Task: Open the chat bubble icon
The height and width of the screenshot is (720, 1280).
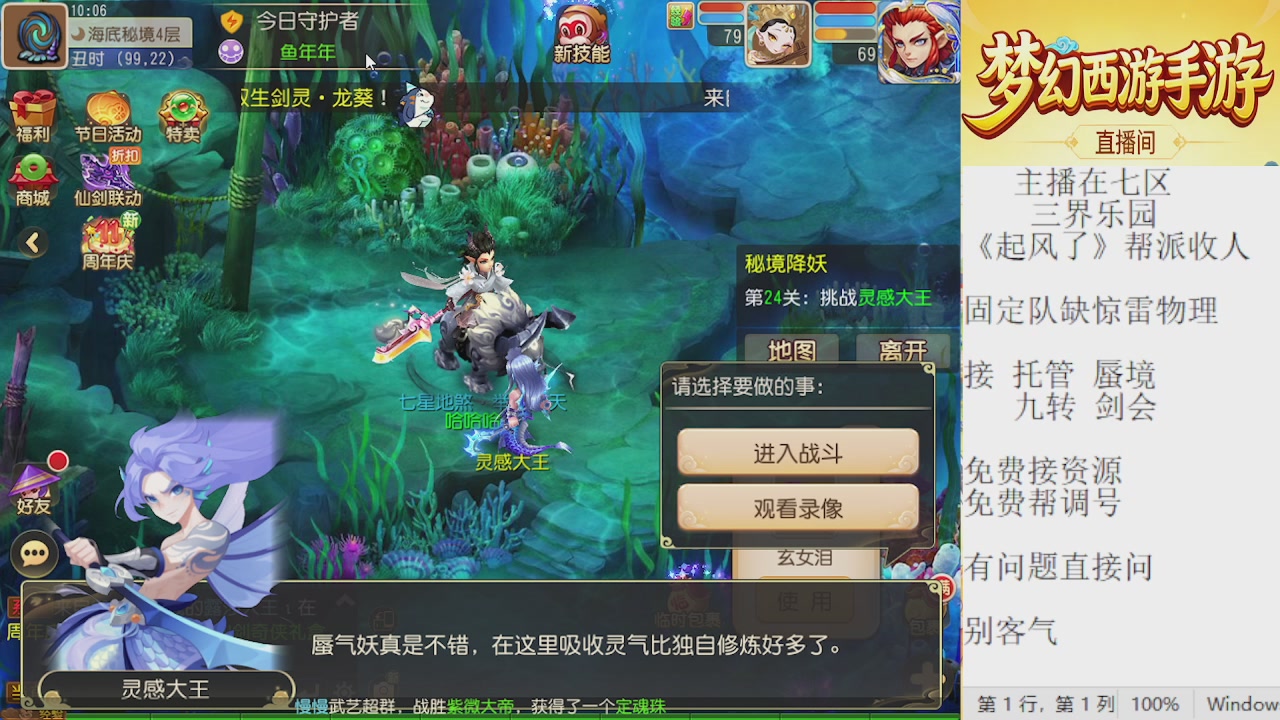Action: pos(35,554)
